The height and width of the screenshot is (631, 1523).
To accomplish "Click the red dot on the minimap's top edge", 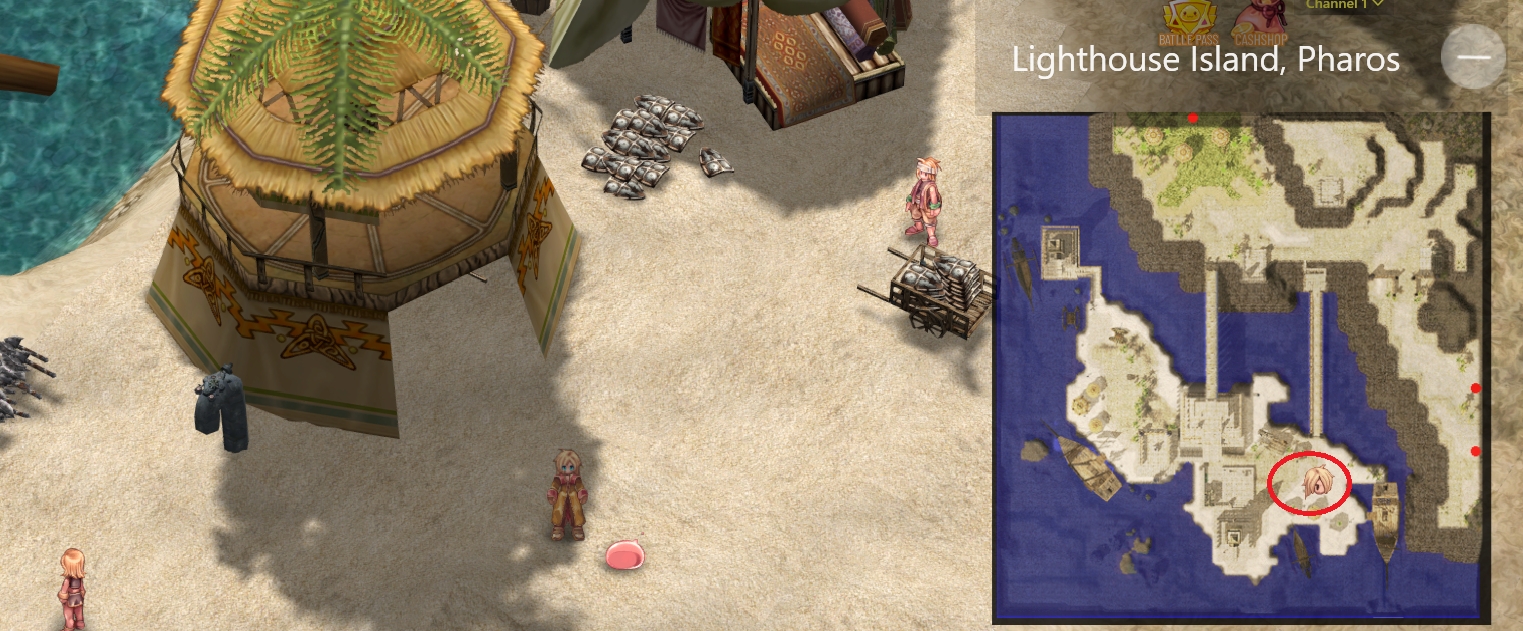I will click(1193, 118).
